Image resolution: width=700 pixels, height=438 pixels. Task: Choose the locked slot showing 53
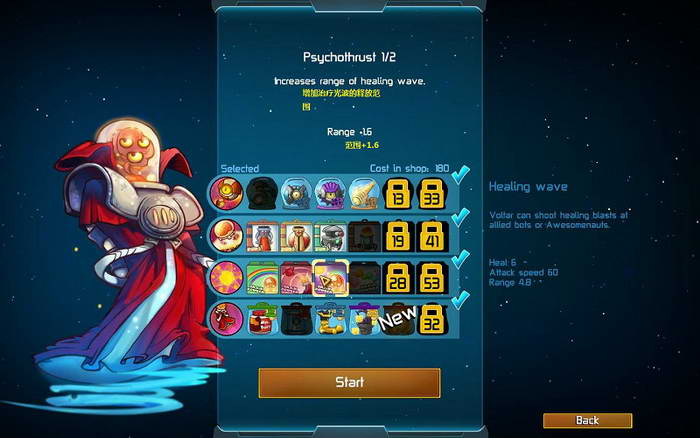(432, 277)
